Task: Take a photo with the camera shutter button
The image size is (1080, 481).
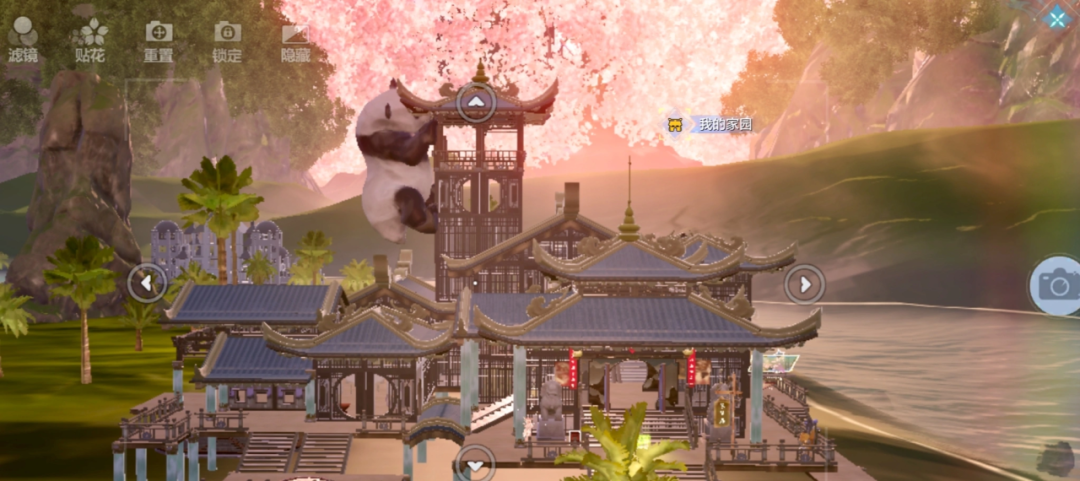Action: point(1056,285)
